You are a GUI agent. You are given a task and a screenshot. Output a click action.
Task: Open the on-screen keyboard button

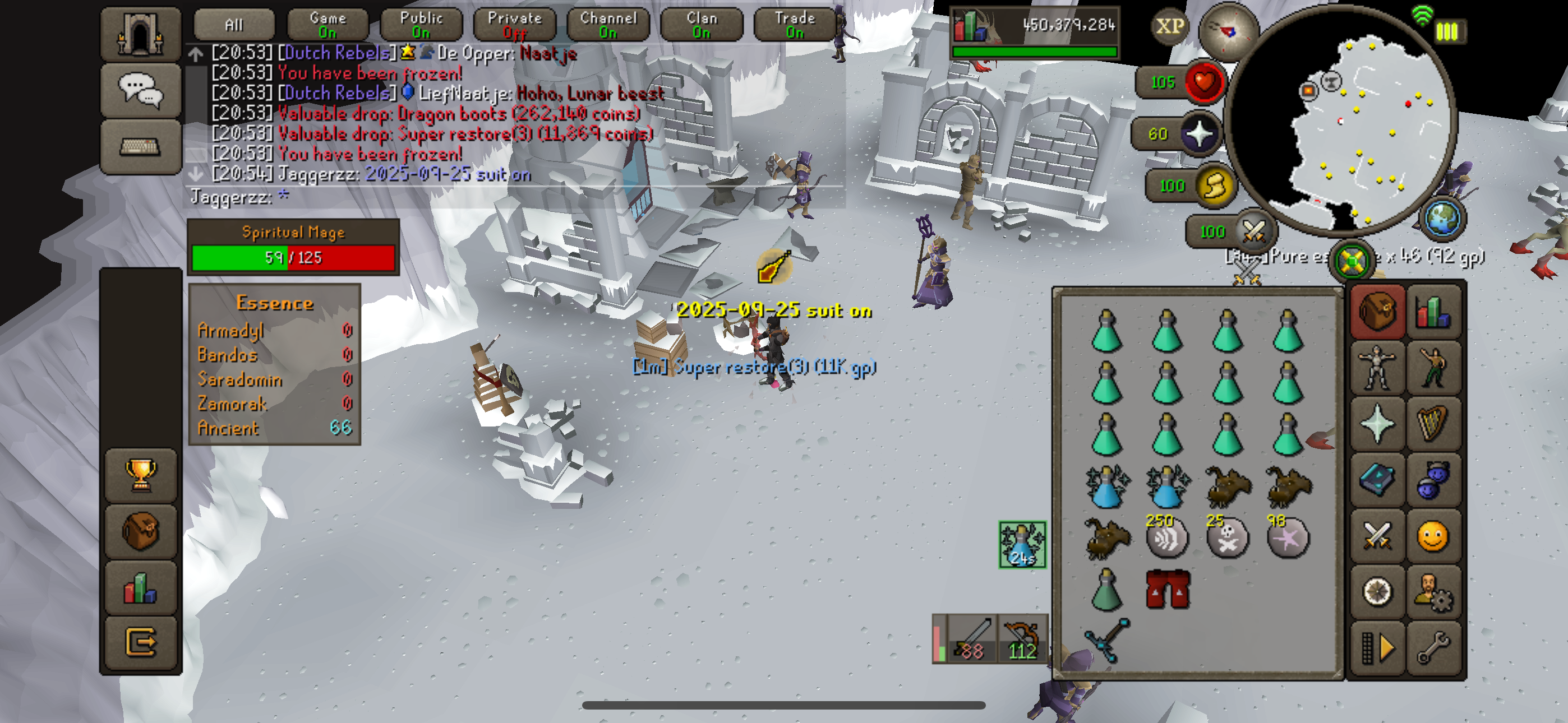(x=141, y=147)
